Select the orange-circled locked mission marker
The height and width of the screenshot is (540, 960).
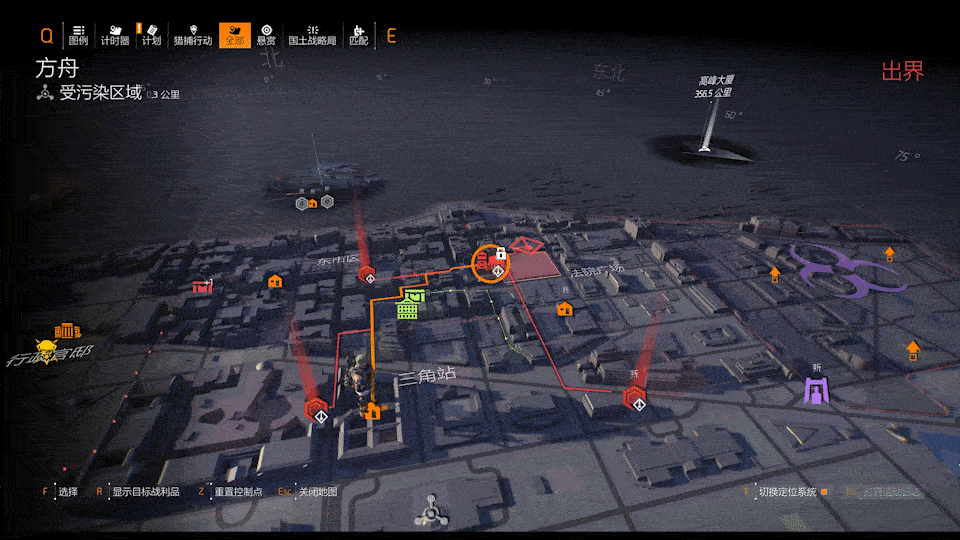click(x=490, y=263)
